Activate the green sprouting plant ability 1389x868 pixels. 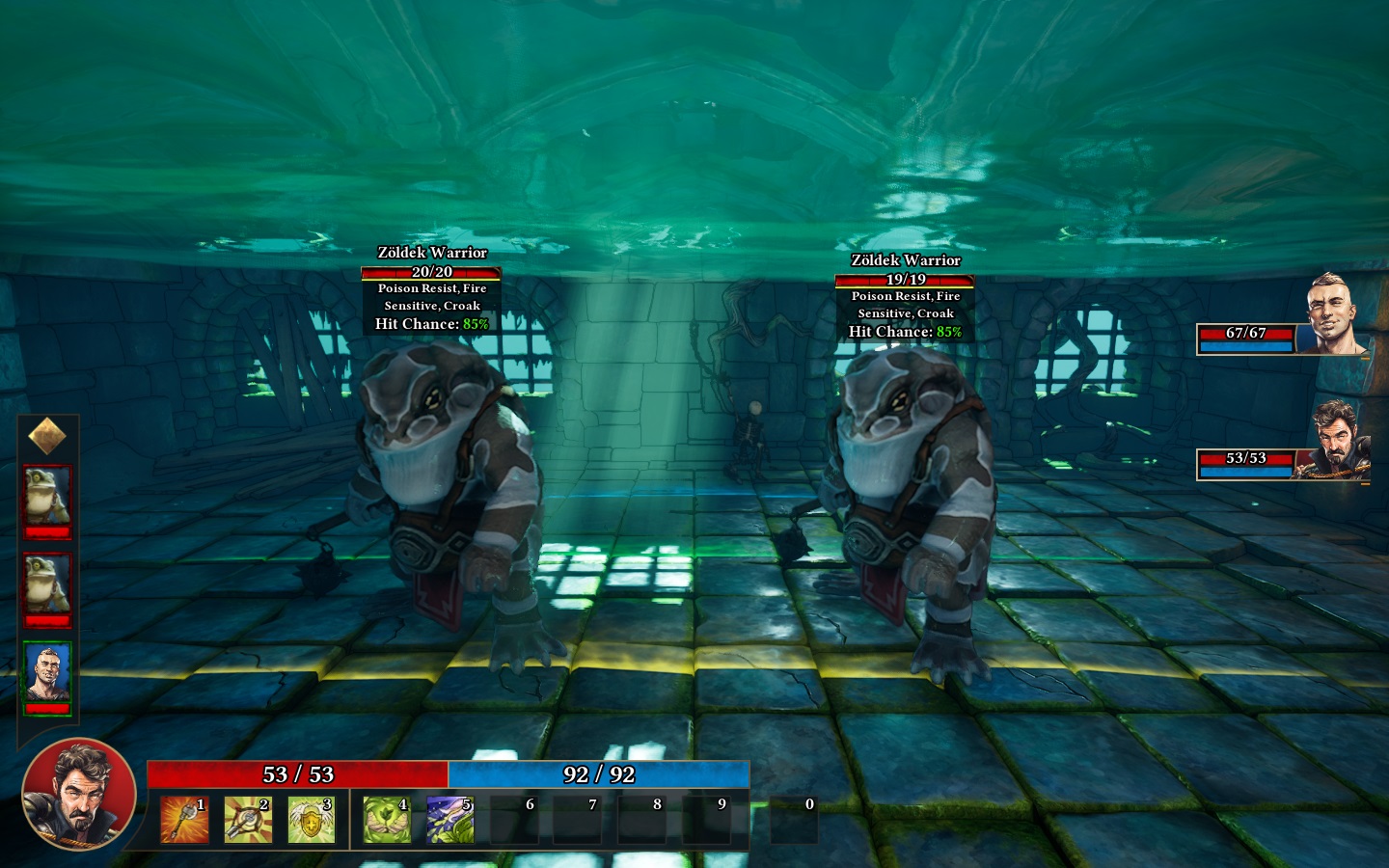click(386, 820)
